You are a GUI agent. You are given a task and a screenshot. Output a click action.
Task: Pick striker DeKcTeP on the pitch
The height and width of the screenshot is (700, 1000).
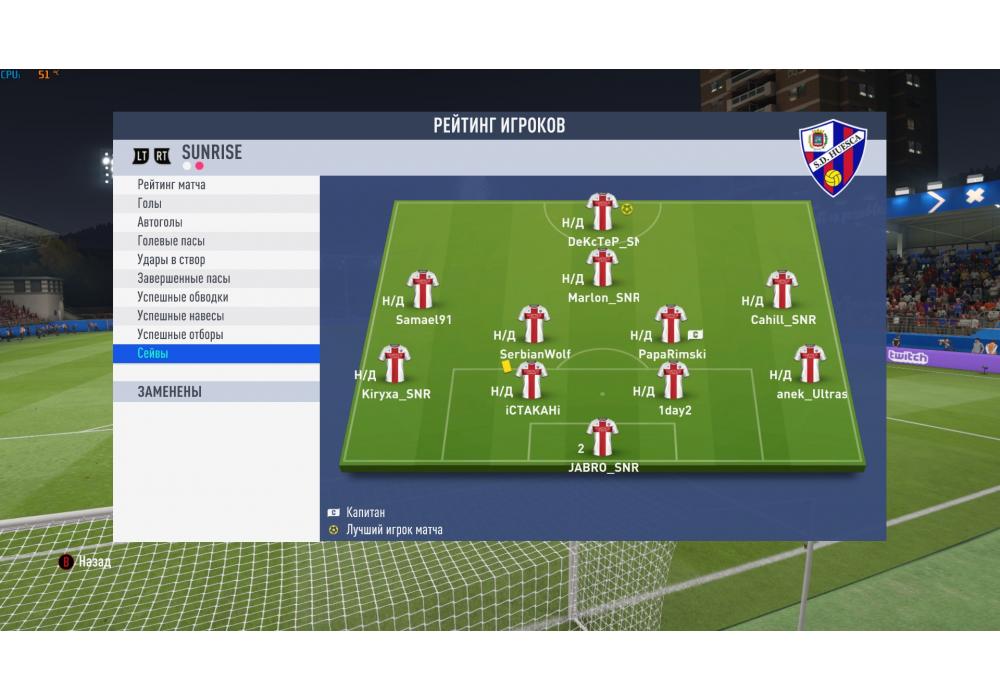(602, 212)
